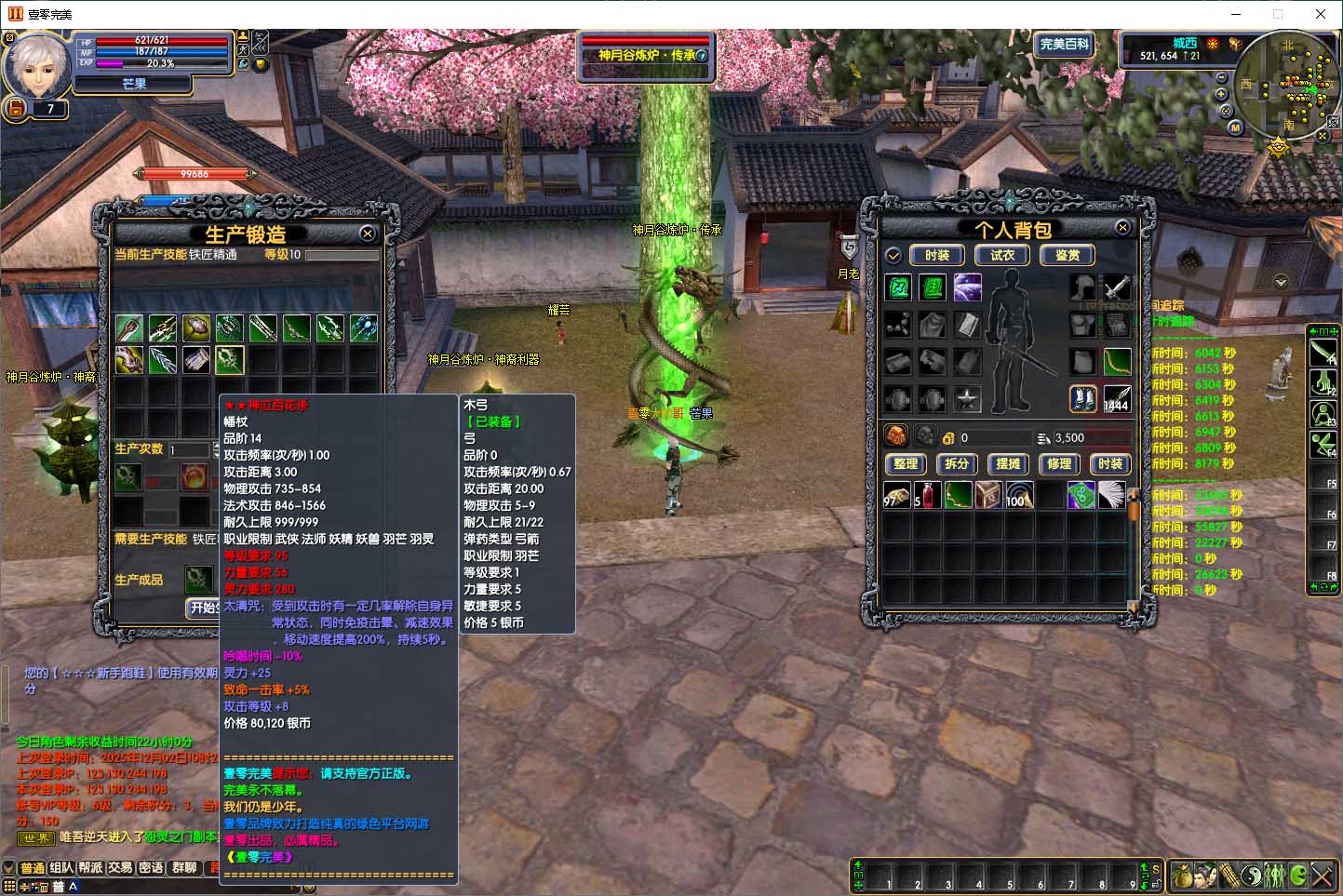Image resolution: width=1343 pixels, height=896 pixels.
Task: Select the white feather fan item in the bag
Action: click(1111, 495)
